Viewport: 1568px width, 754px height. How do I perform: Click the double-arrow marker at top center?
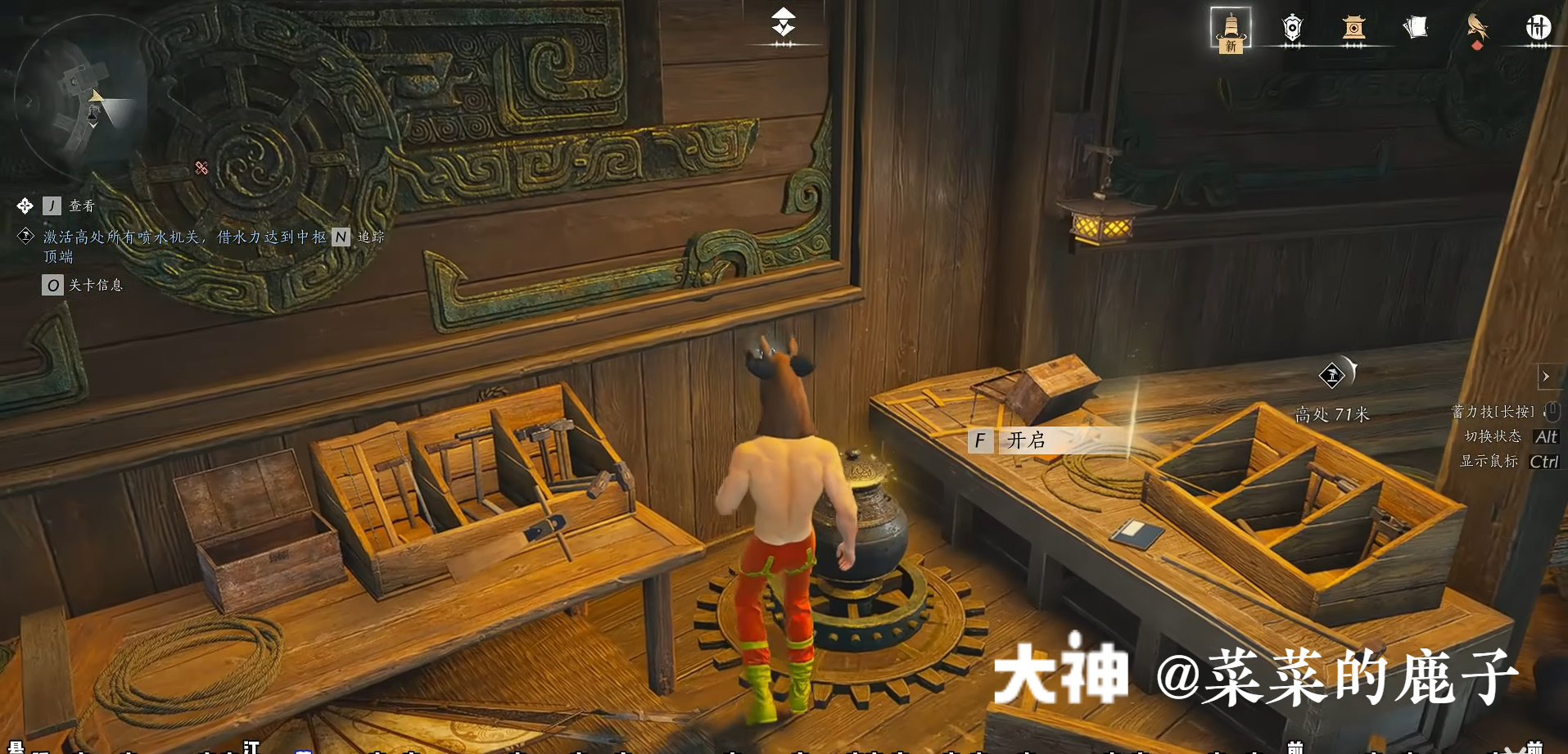click(x=783, y=22)
